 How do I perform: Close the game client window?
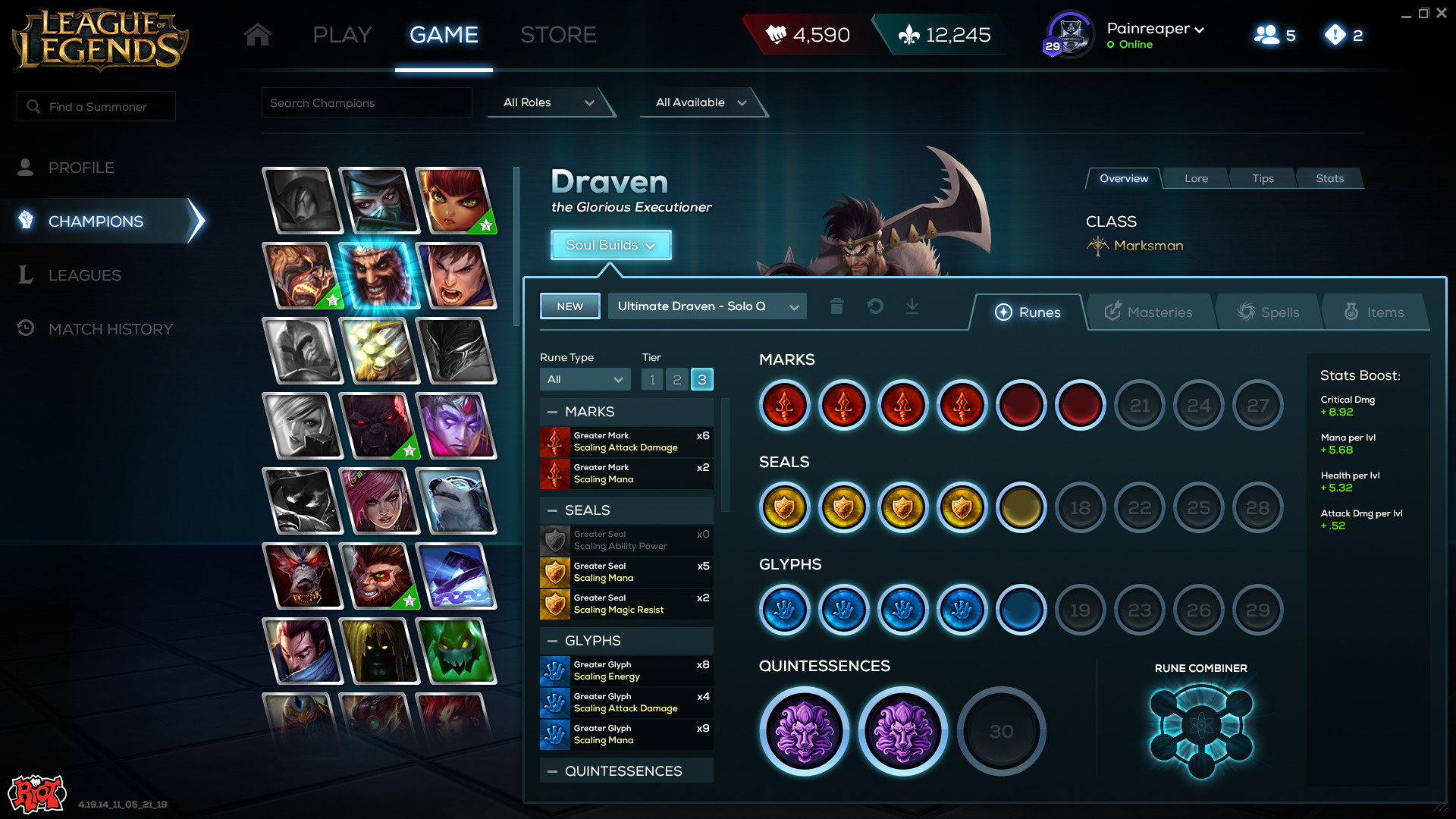point(1442,13)
